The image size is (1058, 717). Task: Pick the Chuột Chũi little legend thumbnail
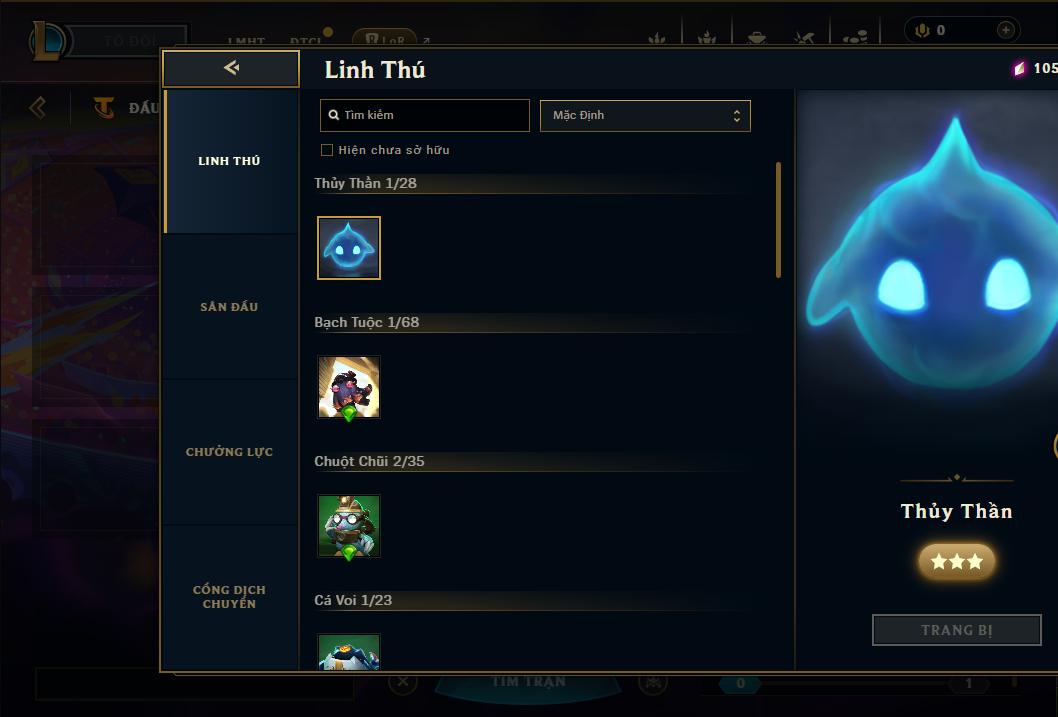click(x=349, y=526)
